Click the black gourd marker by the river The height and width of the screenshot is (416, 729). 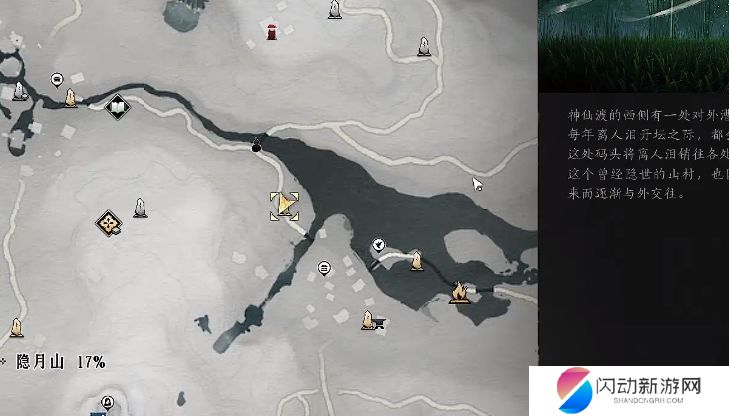click(256, 146)
